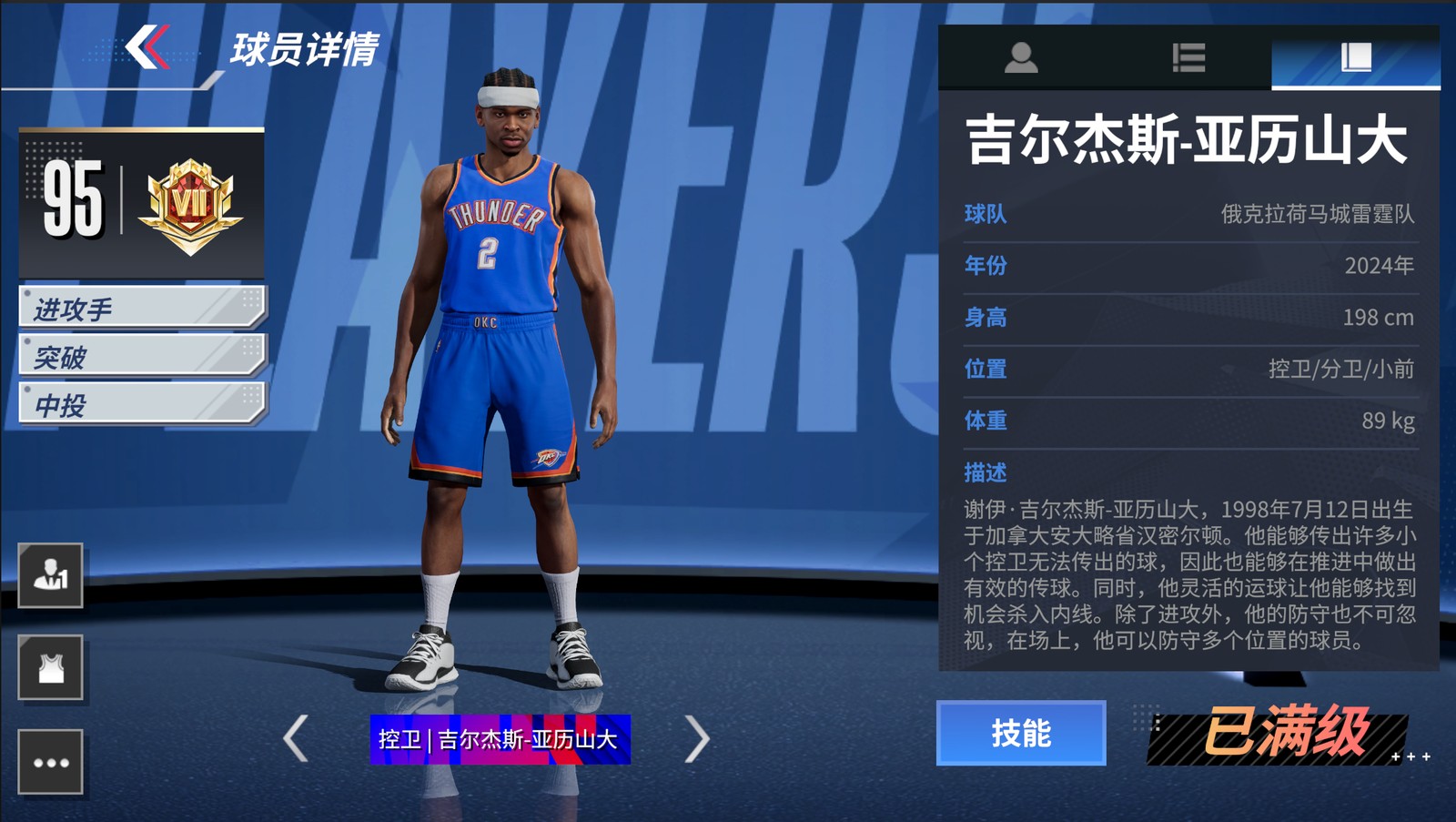Viewport: 1456px width, 822px height.
Task: Open the three-dots more options button
Action: pos(51,762)
